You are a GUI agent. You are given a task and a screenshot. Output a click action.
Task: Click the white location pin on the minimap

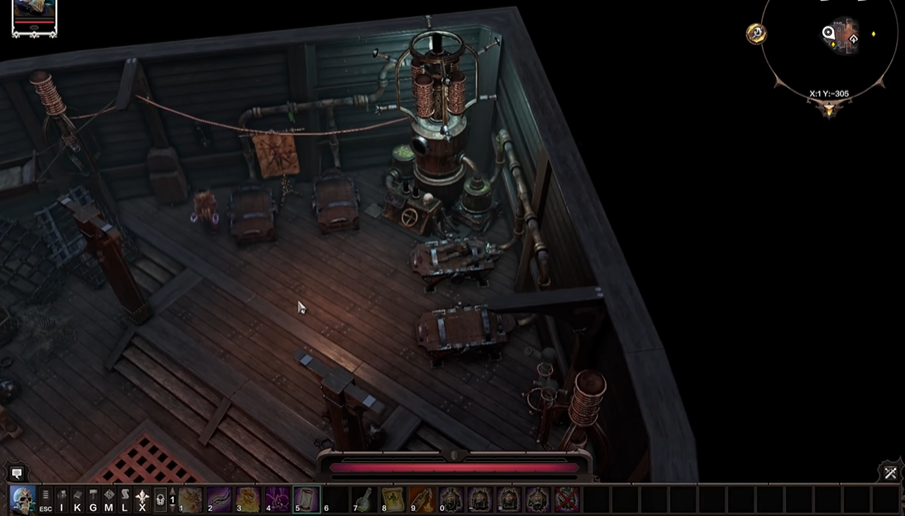(x=829, y=34)
